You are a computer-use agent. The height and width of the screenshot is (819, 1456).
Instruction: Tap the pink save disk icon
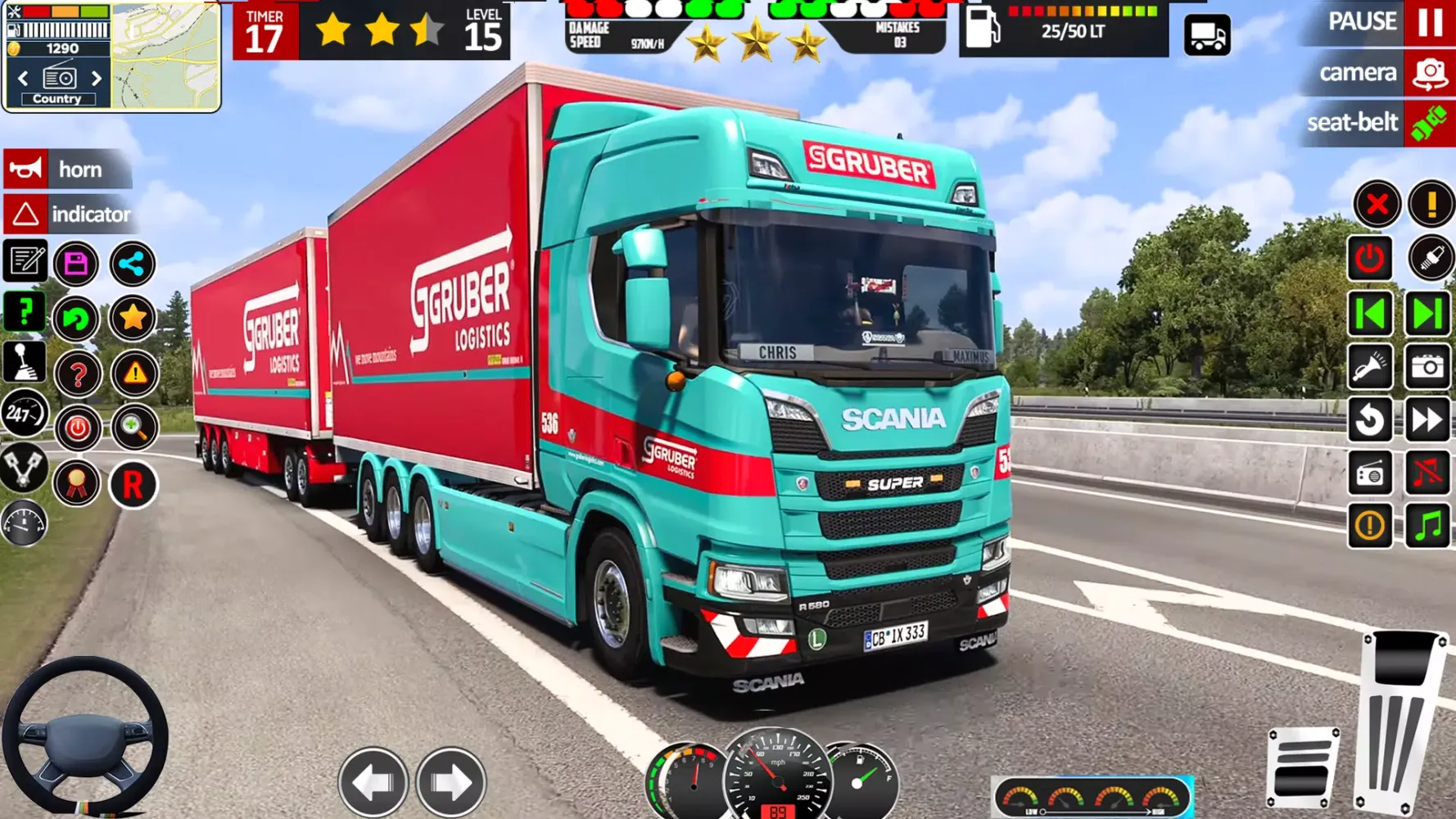[x=76, y=264]
